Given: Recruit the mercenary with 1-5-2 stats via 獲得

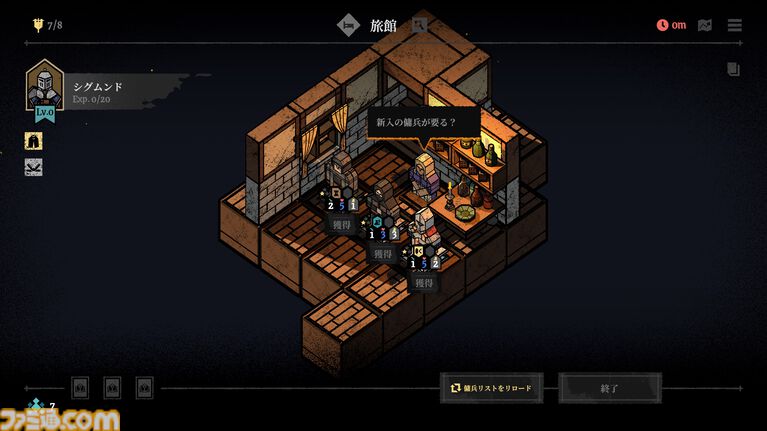Looking at the screenshot, I should [424, 283].
